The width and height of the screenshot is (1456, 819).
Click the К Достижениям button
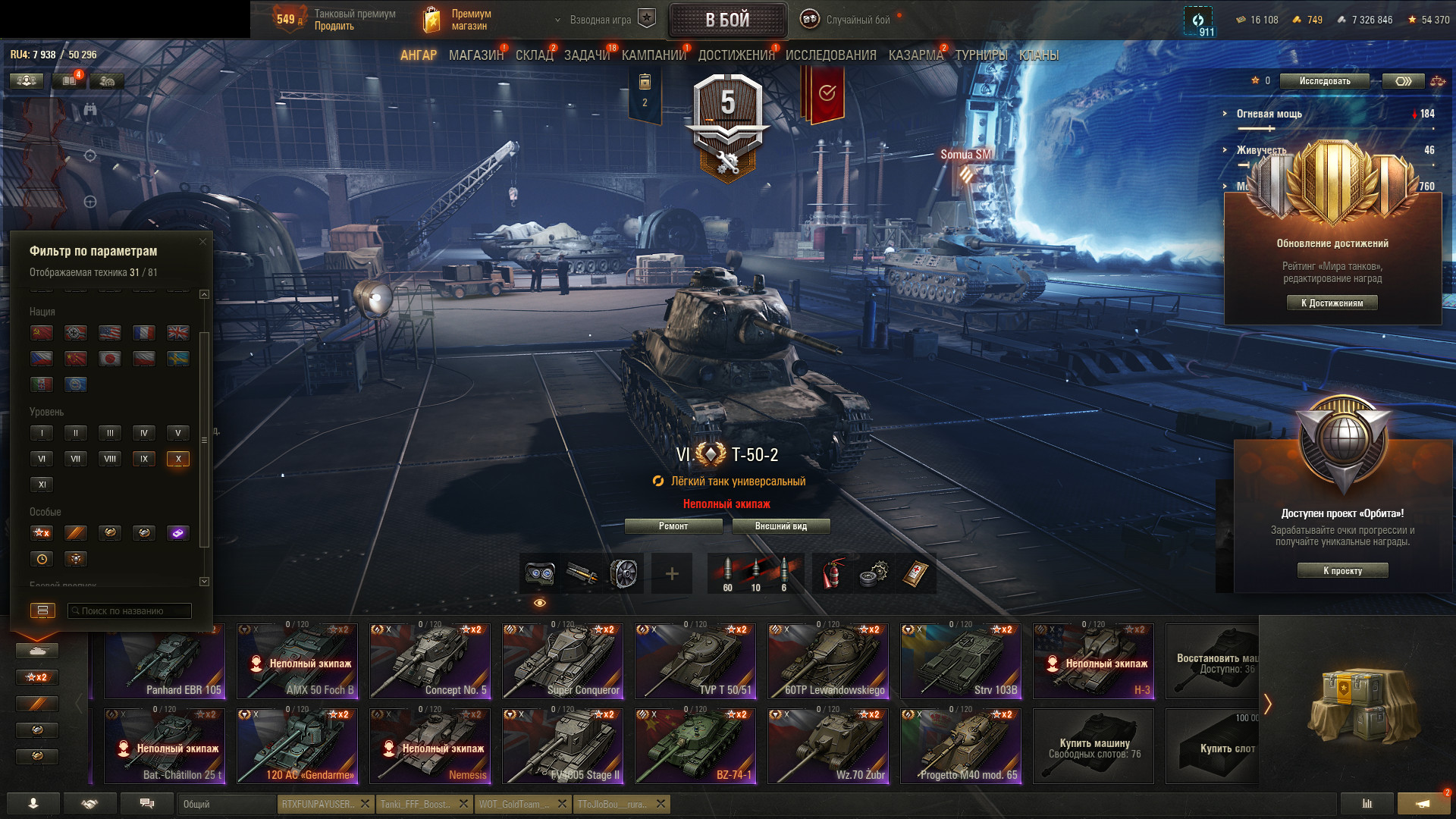pyautogui.click(x=1332, y=303)
